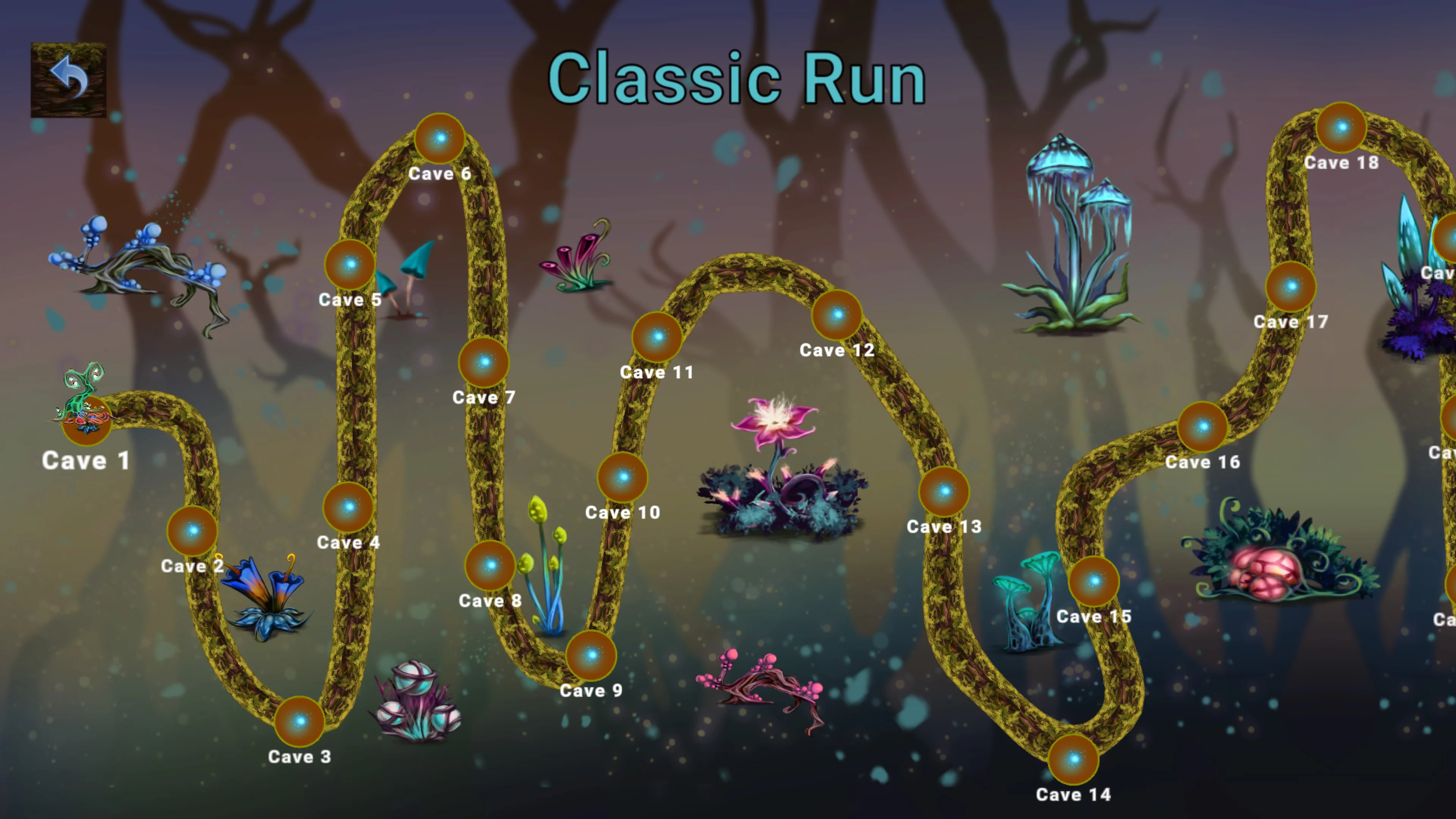Open Cave 7
Image resolution: width=1456 pixels, height=819 pixels.
click(485, 364)
